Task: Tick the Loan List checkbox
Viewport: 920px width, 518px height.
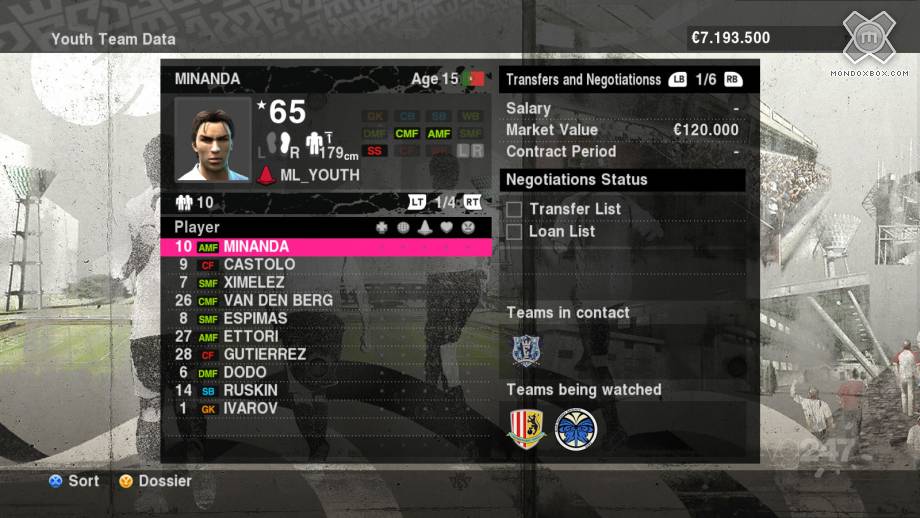Action: (x=514, y=231)
